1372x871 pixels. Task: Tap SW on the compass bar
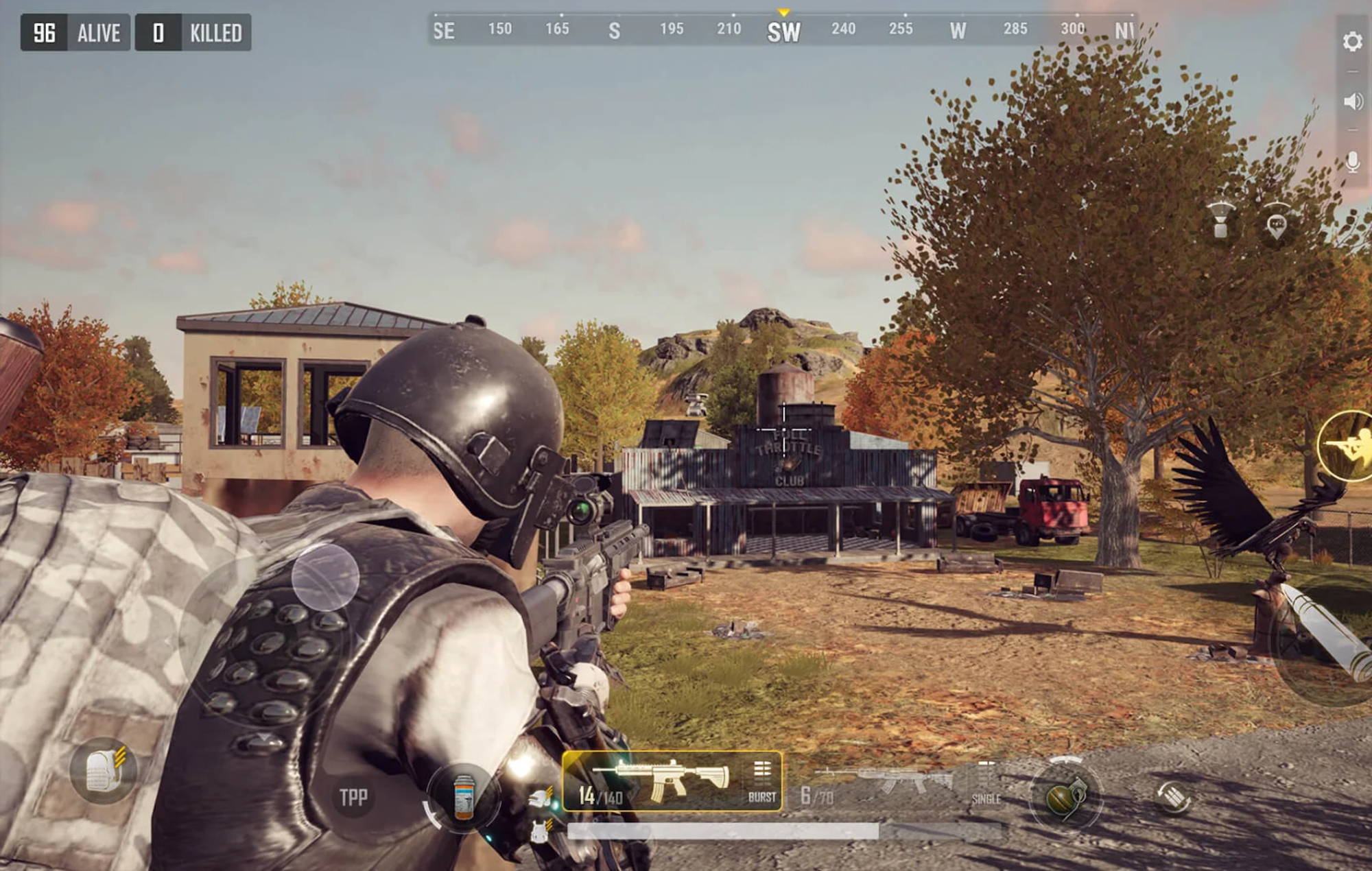pyautogui.click(x=784, y=31)
